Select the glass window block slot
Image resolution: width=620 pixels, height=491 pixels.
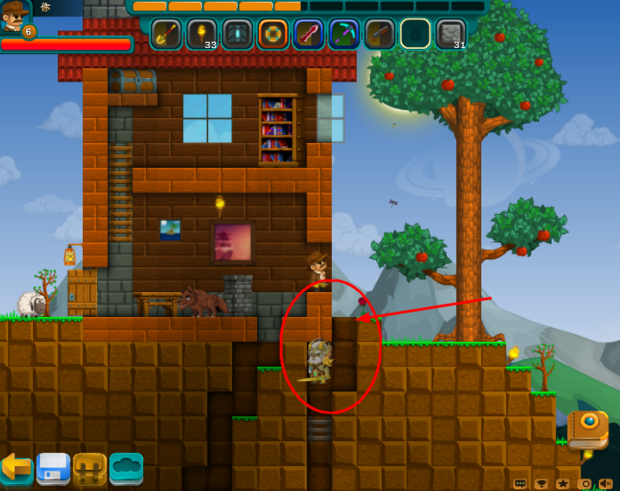[238, 34]
